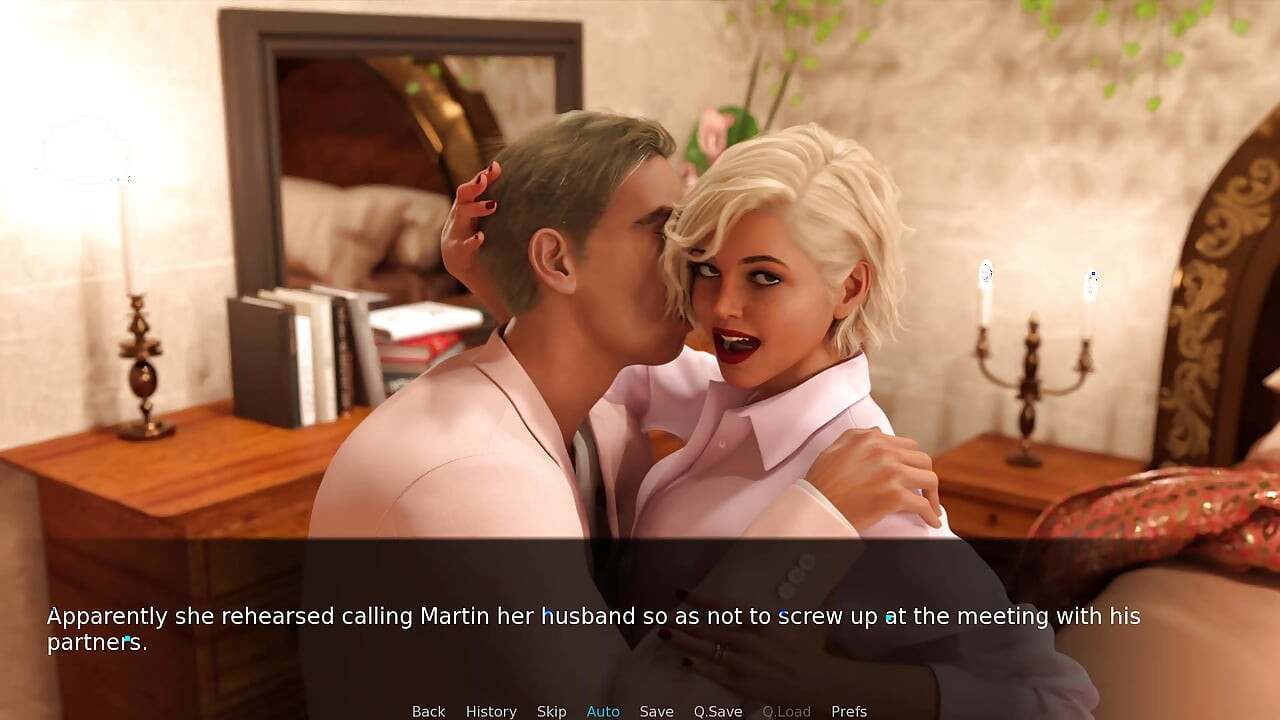Click Save to store your progress
This screenshot has width=1280, height=720.
pos(657,710)
